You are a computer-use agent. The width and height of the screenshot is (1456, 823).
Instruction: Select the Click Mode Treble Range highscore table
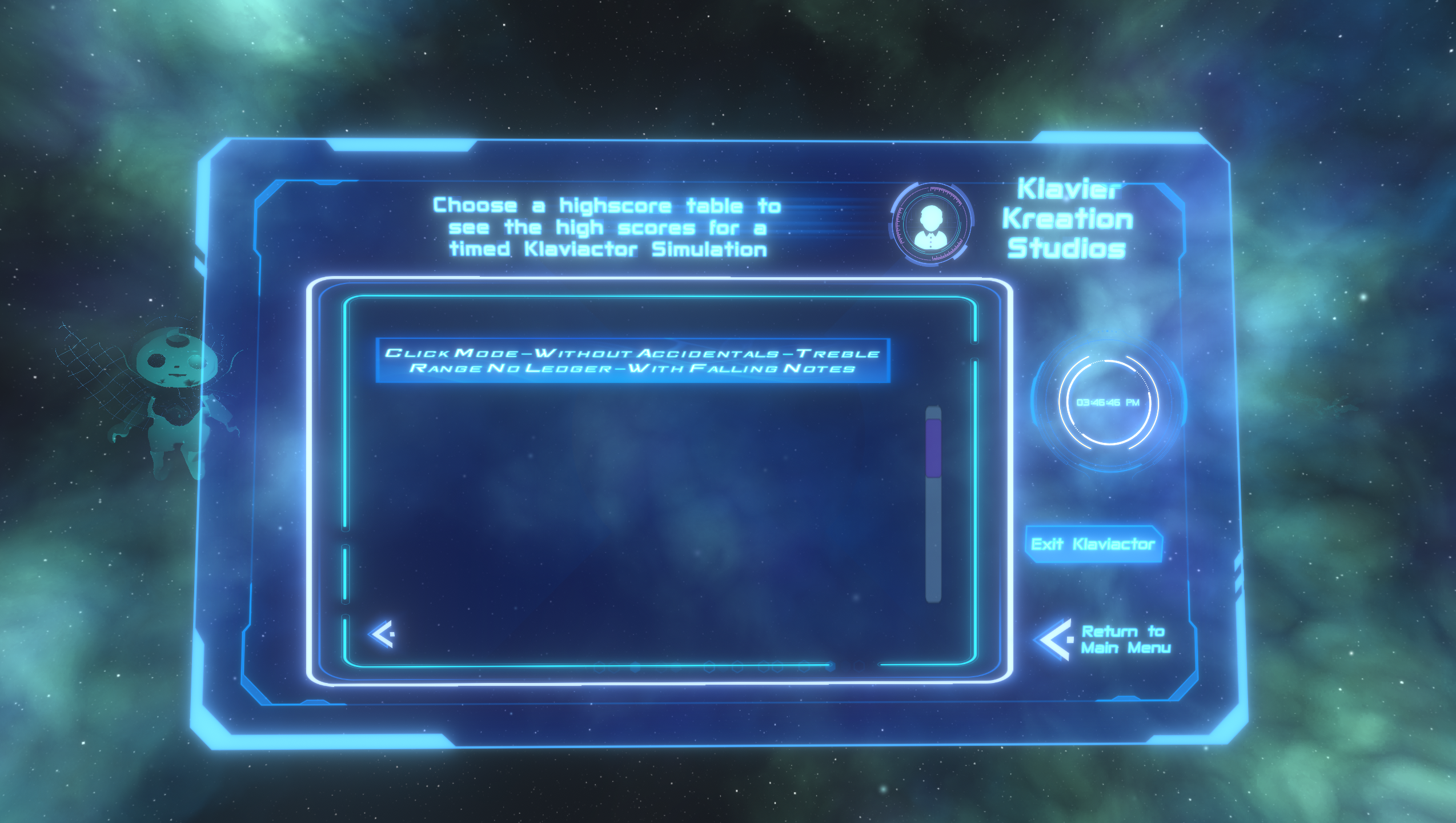click(x=632, y=361)
